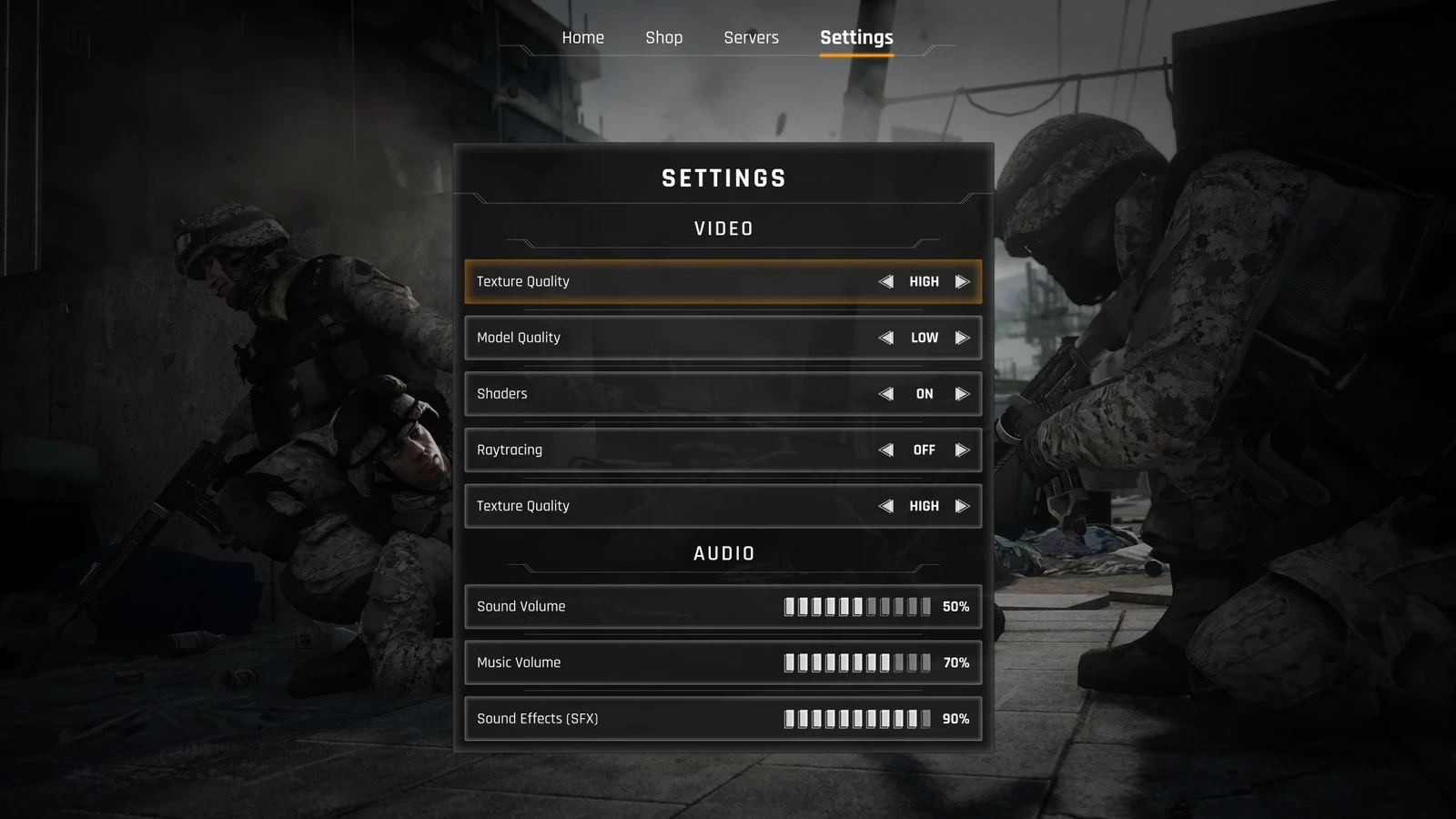Image resolution: width=1456 pixels, height=819 pixels.
Task: Click the right arrow on Shaders
Action: (962, 394)
